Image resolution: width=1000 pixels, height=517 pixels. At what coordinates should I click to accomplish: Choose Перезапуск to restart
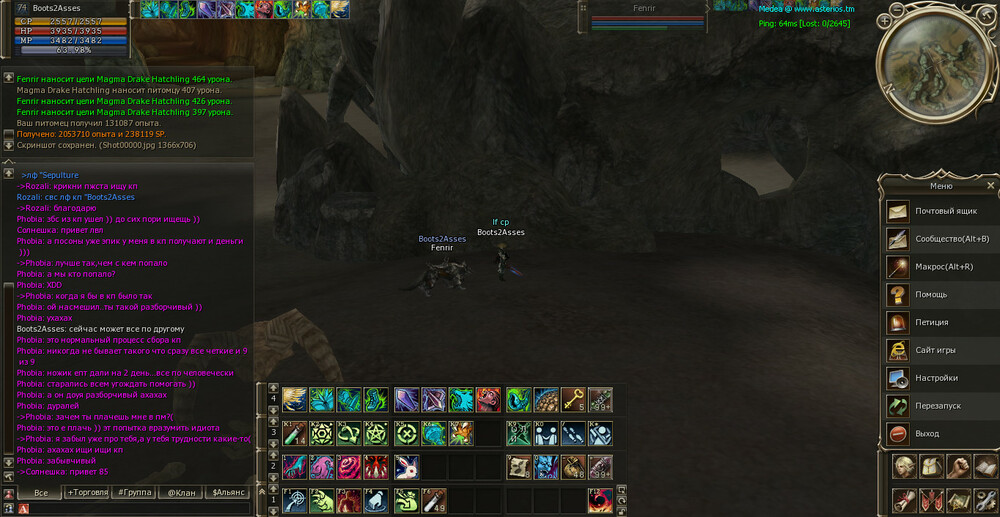[938, 406]
